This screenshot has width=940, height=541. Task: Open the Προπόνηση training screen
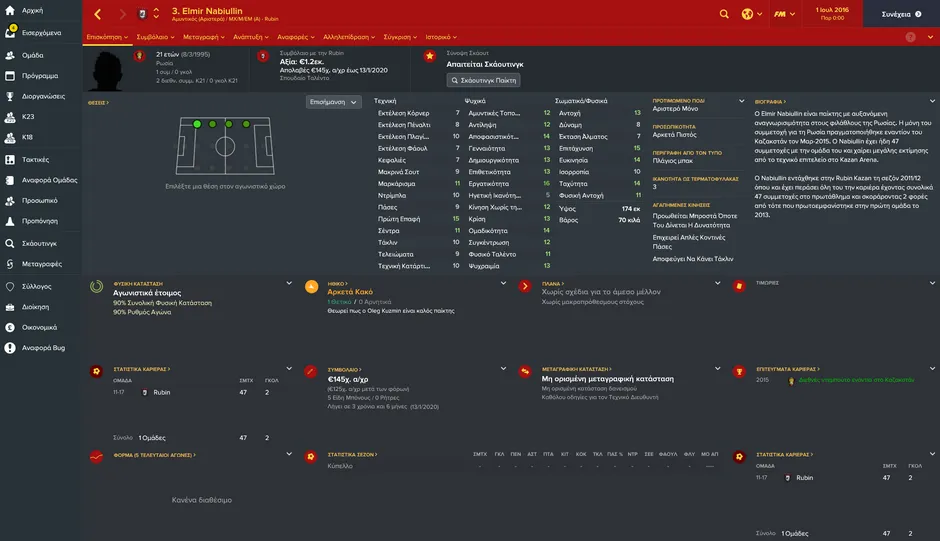click(39, 222)
